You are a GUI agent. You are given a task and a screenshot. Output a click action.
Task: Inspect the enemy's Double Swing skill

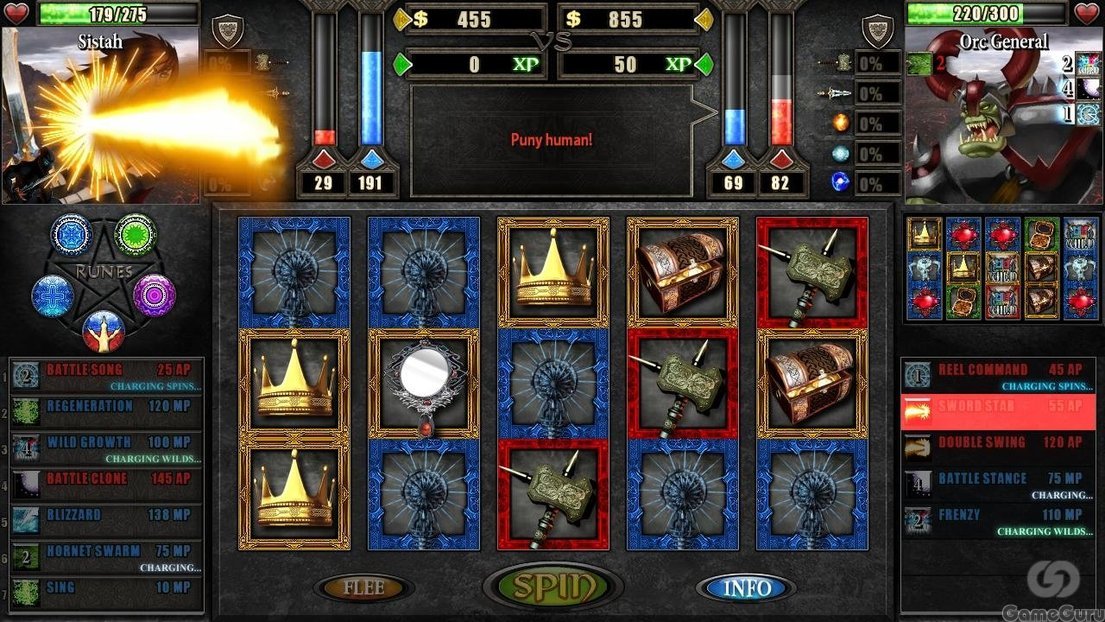(1000, 444)
